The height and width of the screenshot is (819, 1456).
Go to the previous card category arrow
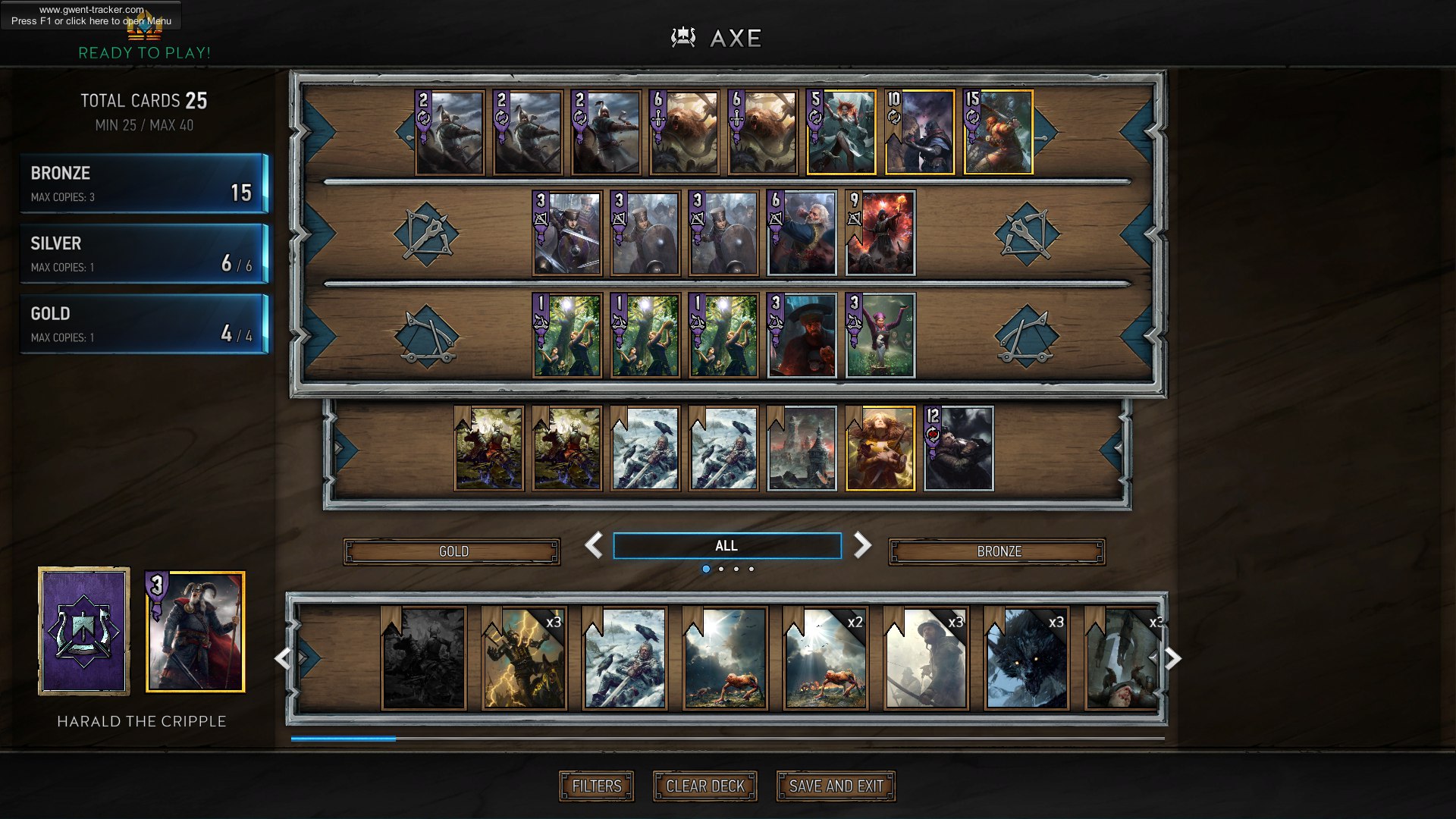click(x=593, y=545)
